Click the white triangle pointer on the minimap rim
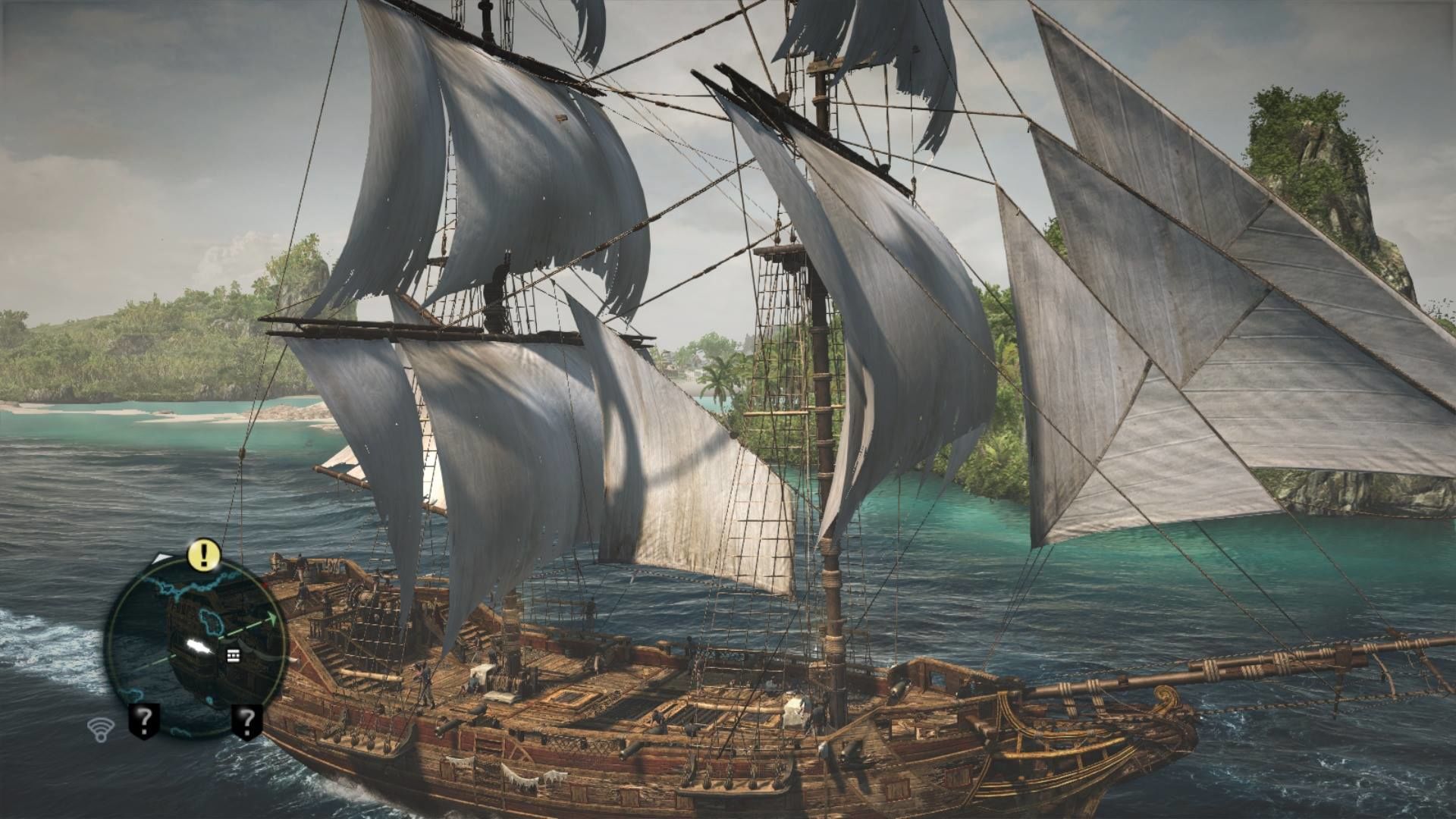Viewport: 1456px width, 819px height. click(162, 559)
